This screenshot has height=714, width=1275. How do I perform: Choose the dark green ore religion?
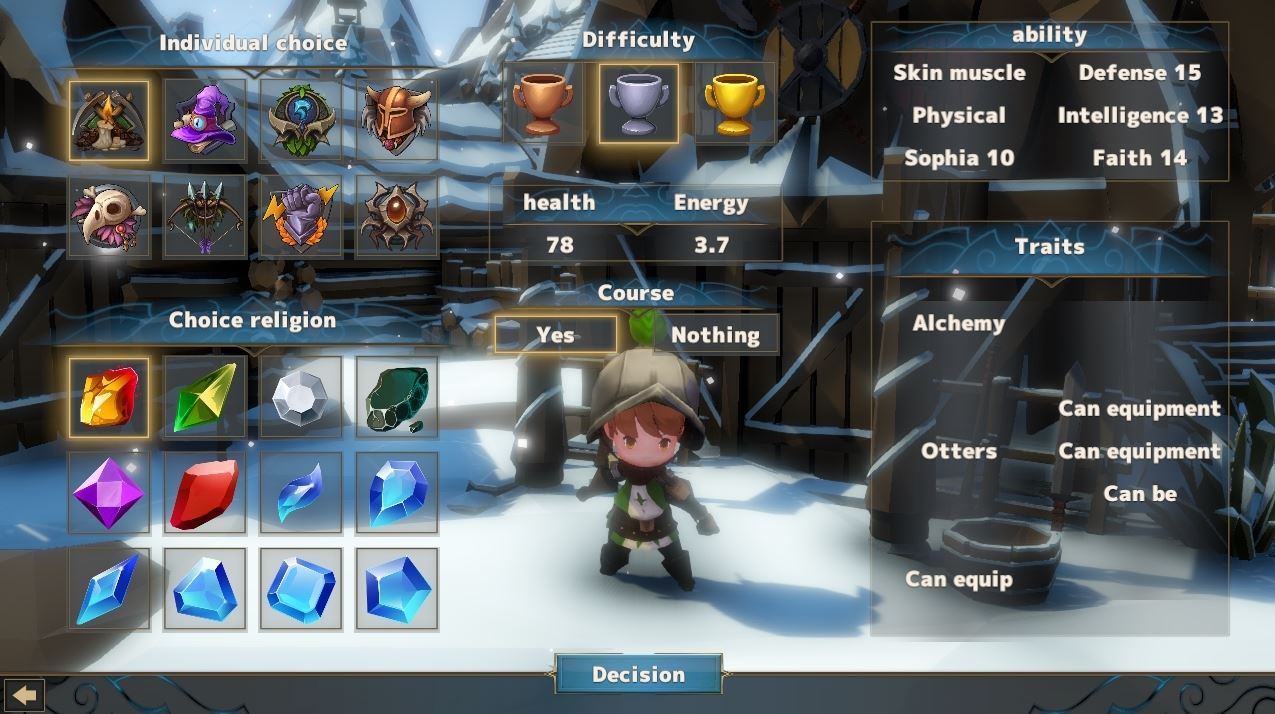pos(396,398)
